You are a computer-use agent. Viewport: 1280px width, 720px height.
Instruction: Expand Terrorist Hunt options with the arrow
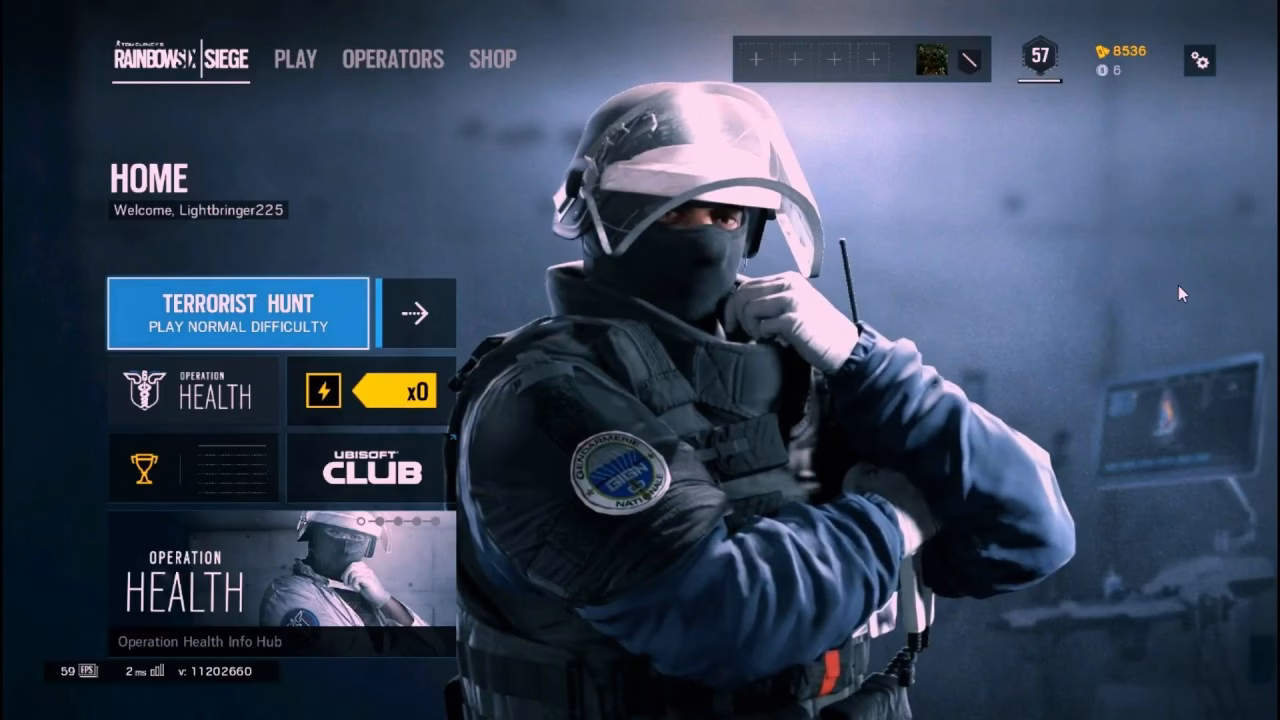point(415,312)
